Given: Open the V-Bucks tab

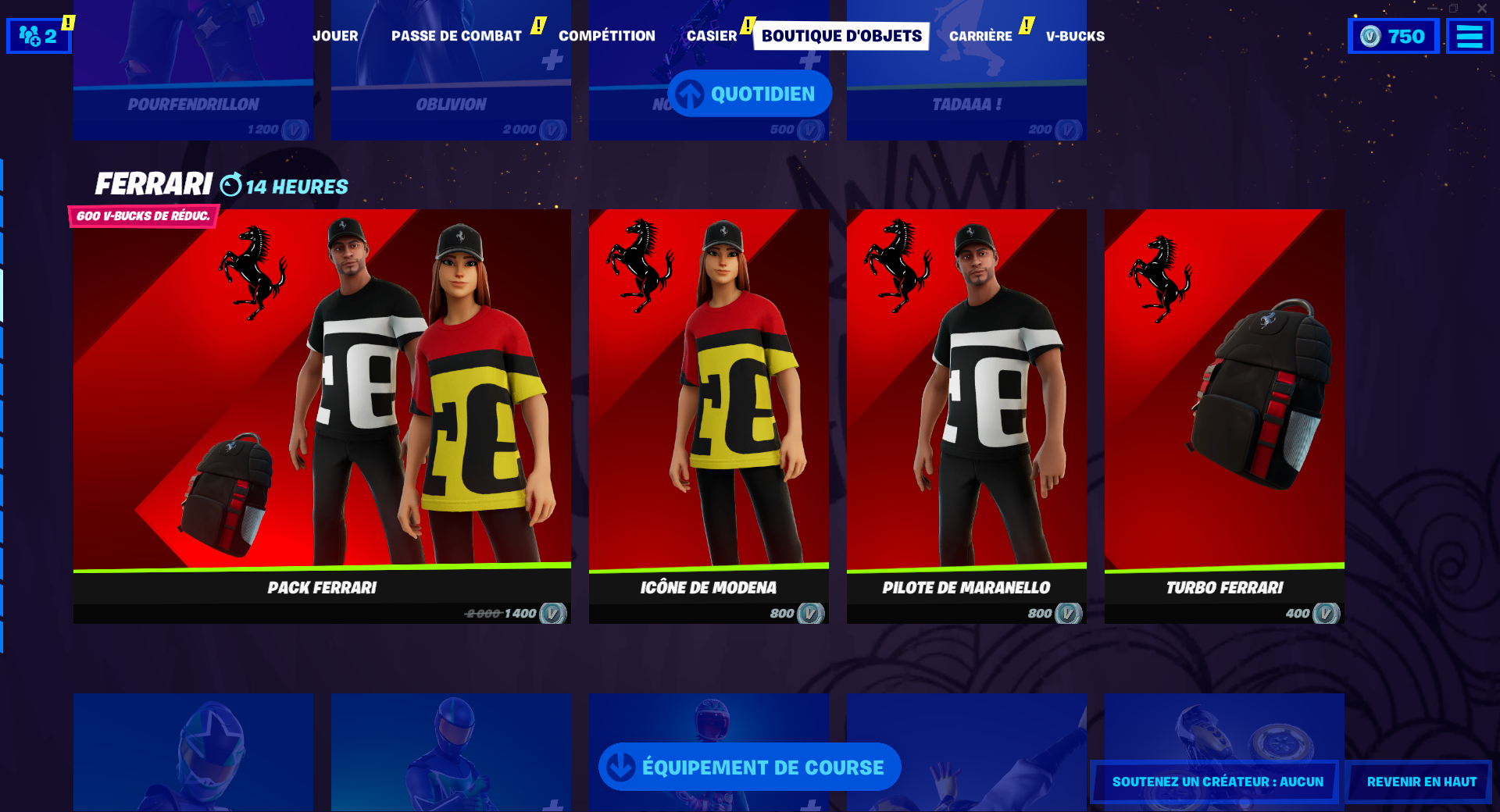Looking at the screenshot, I should pos(1075,35).
